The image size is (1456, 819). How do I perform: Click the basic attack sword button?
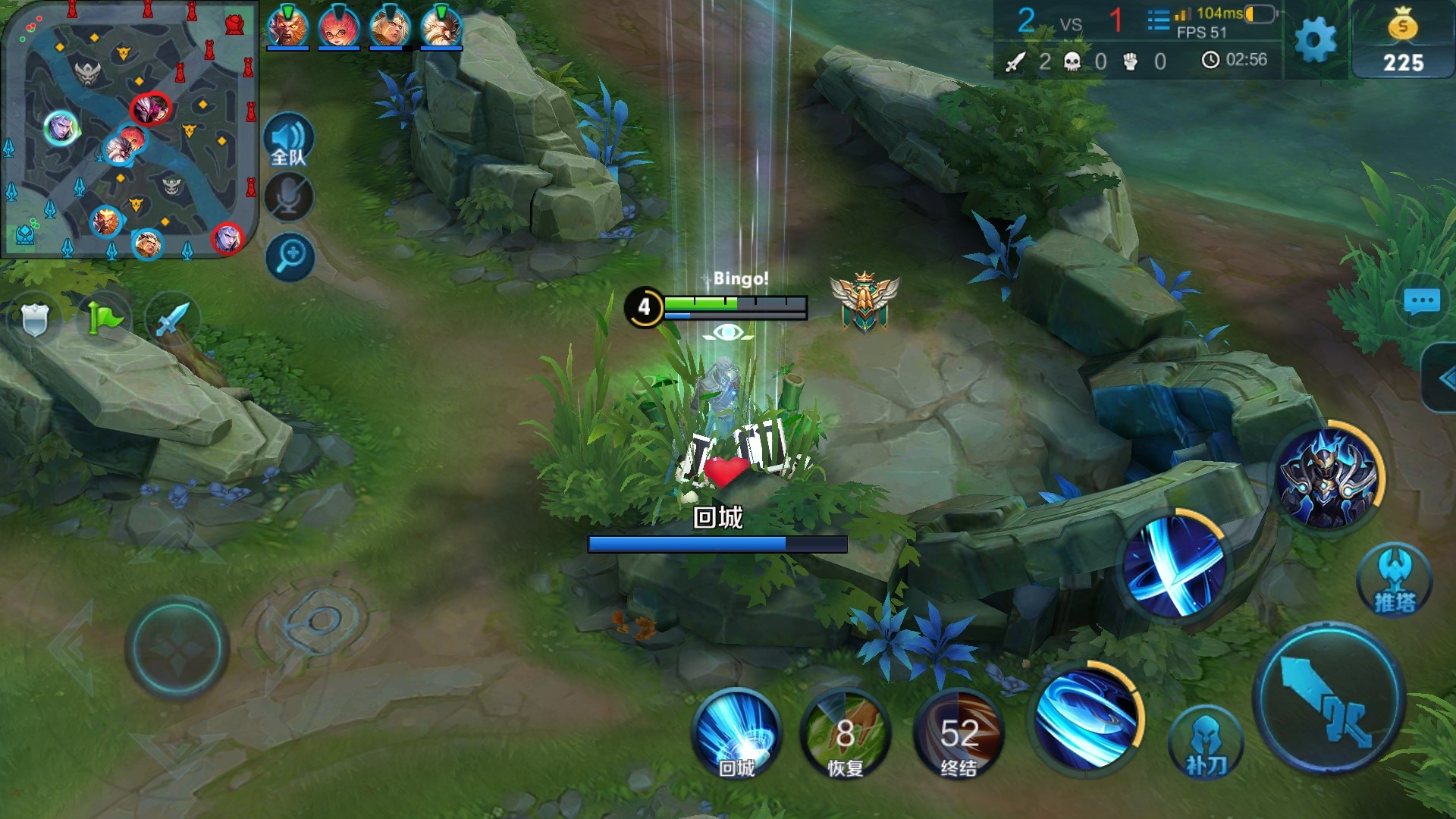click(x=1329, y=699)
